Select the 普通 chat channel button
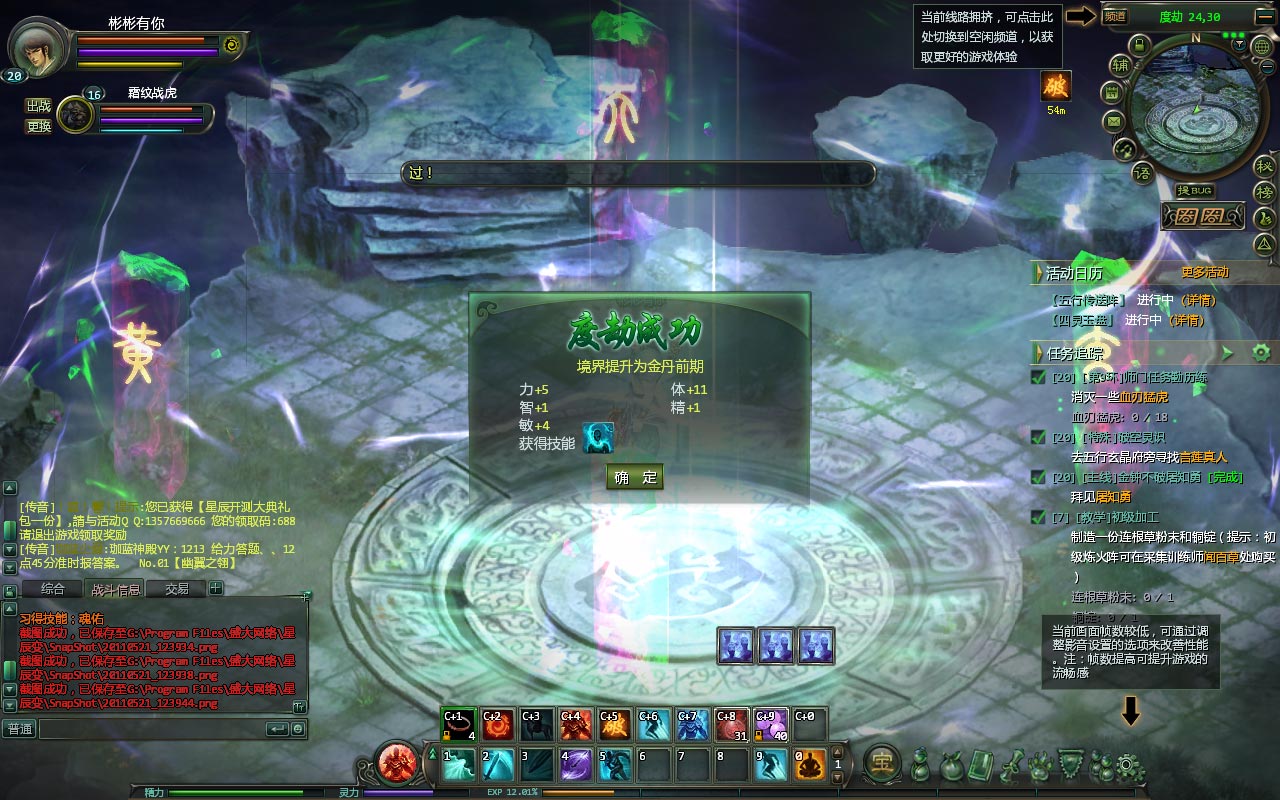 pos(20,729)
